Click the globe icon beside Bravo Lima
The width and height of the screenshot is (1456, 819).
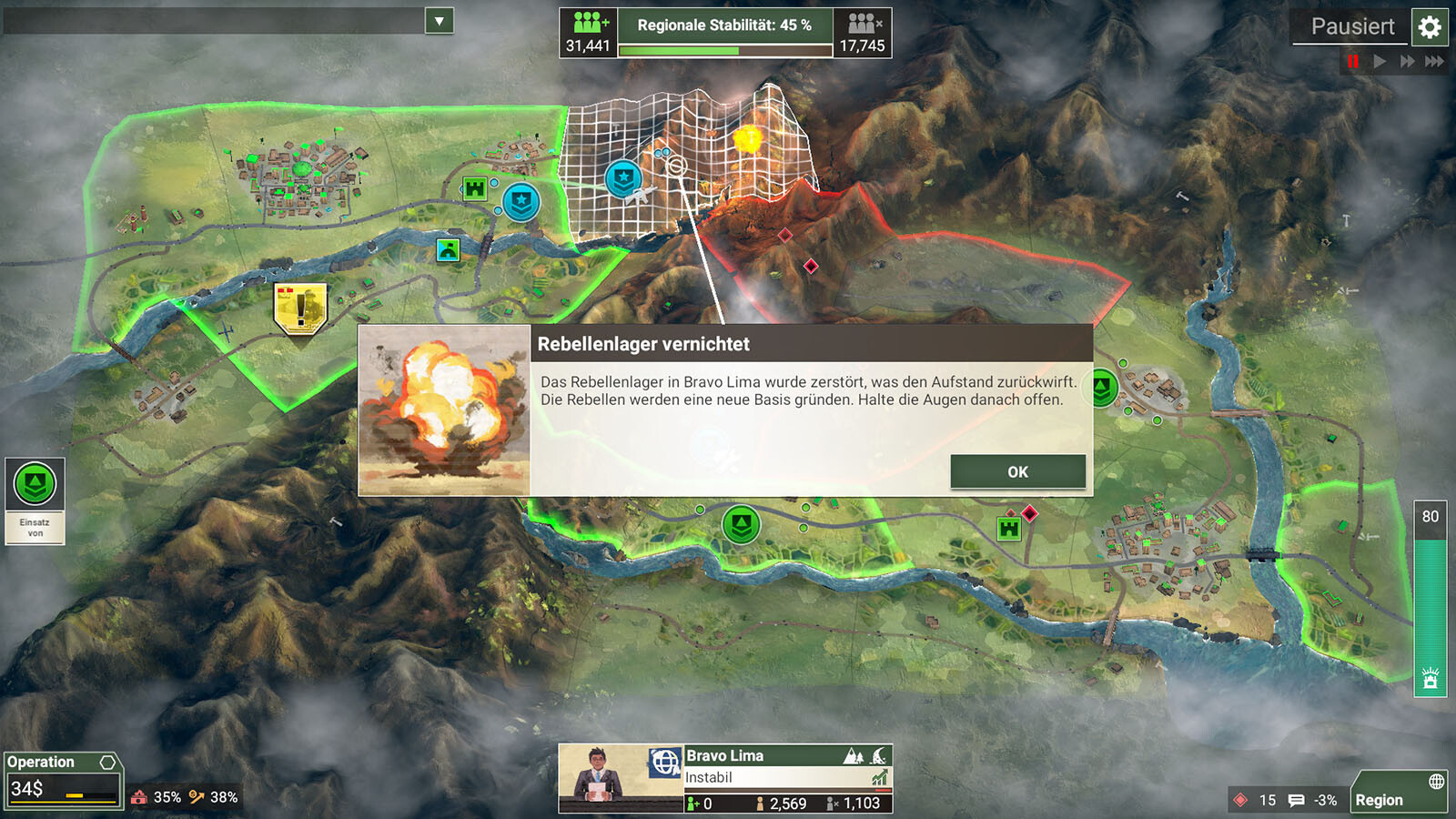click(665, 762)
